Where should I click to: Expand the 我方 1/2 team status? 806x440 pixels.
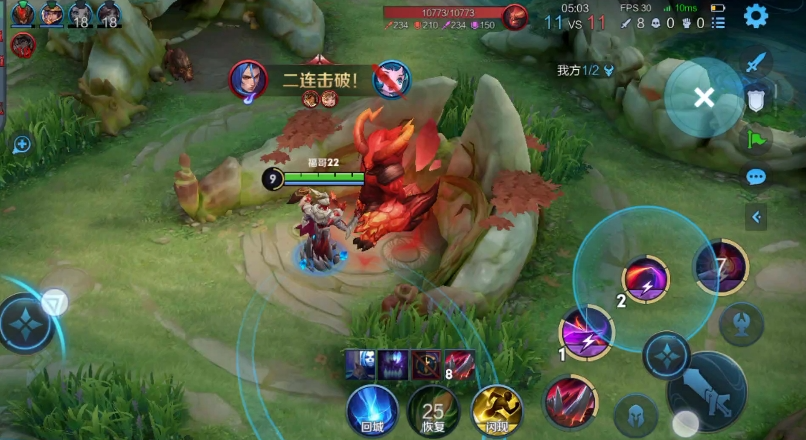[x=585, y=70]
